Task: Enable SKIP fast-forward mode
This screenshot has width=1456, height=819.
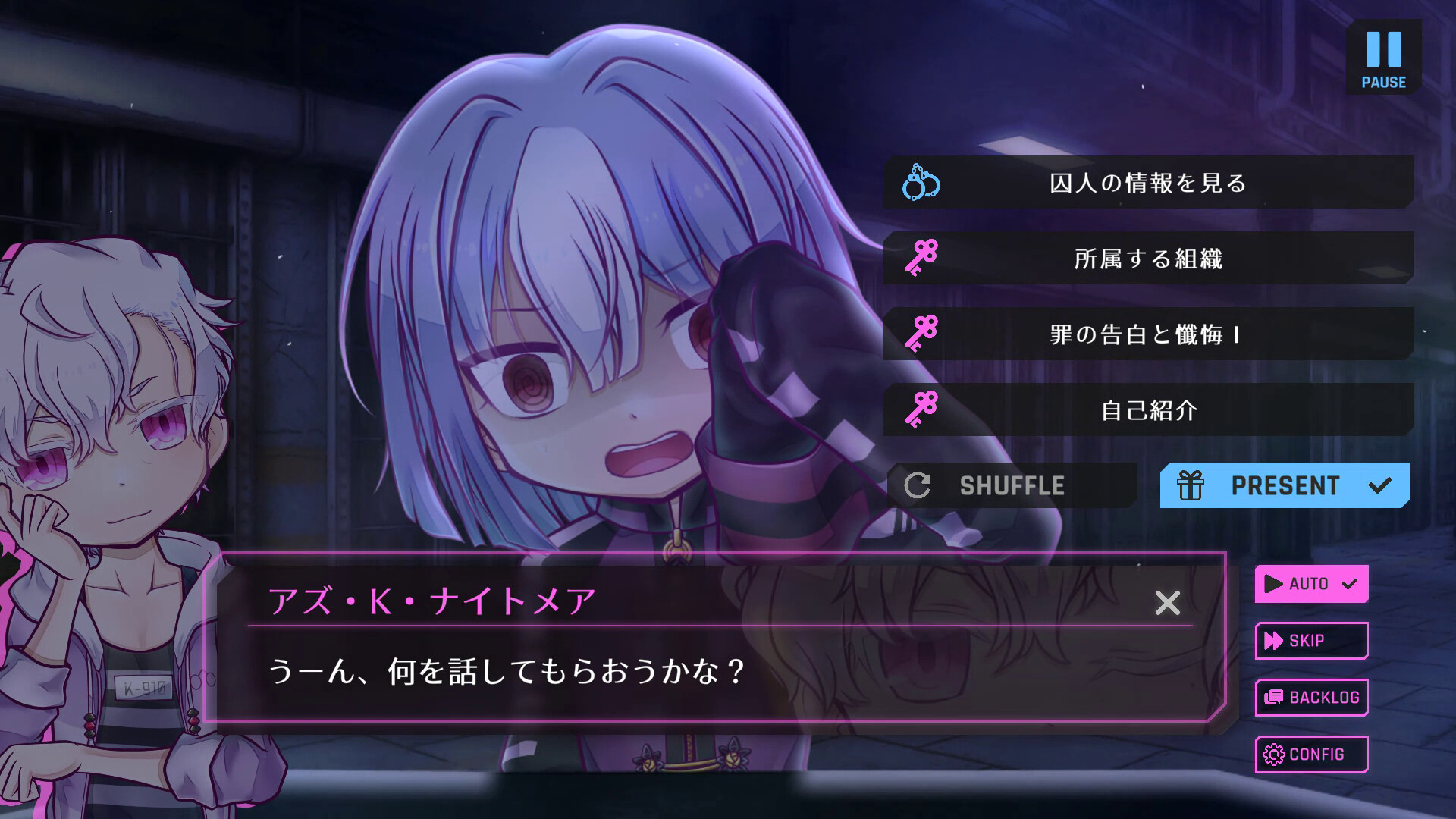Action: (1310, 641)
